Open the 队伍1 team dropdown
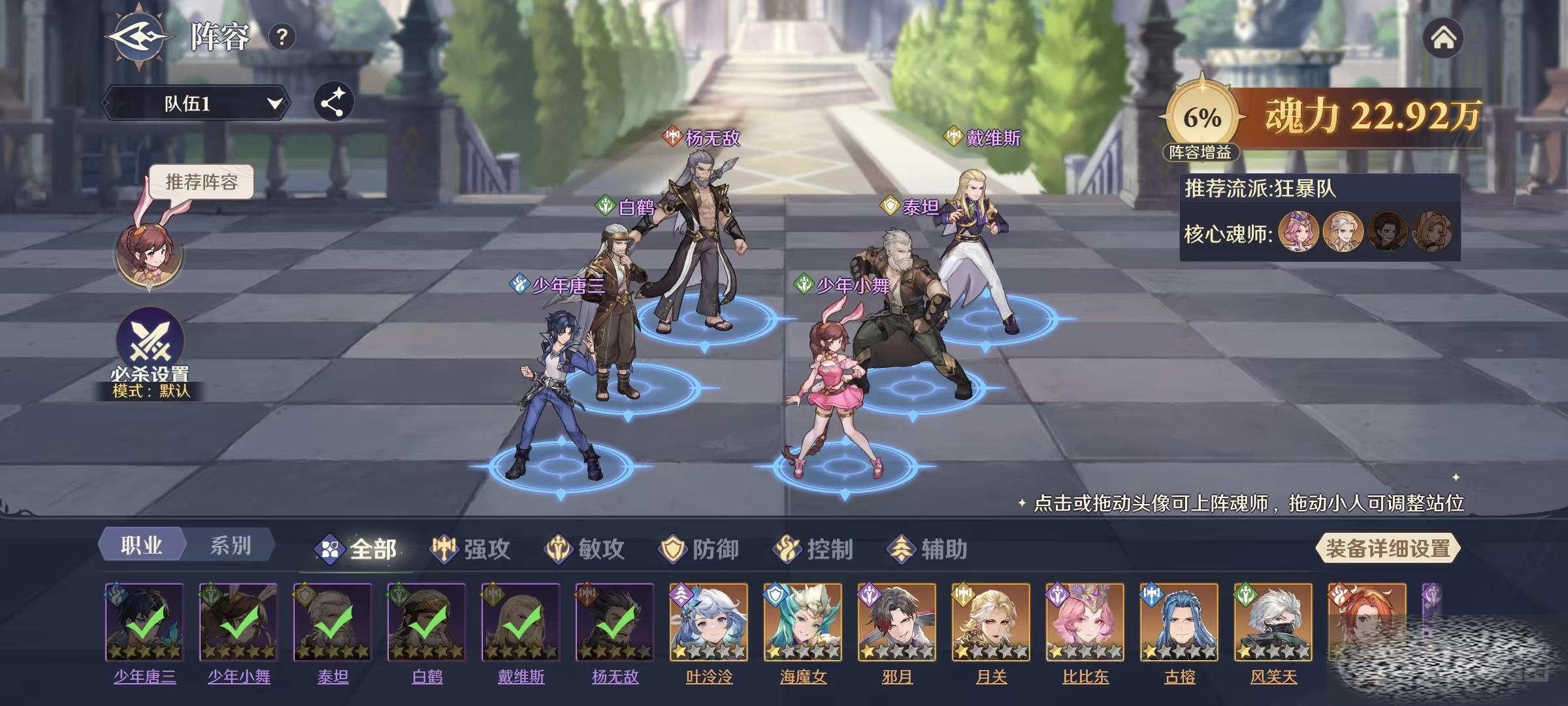 (195, 103)
